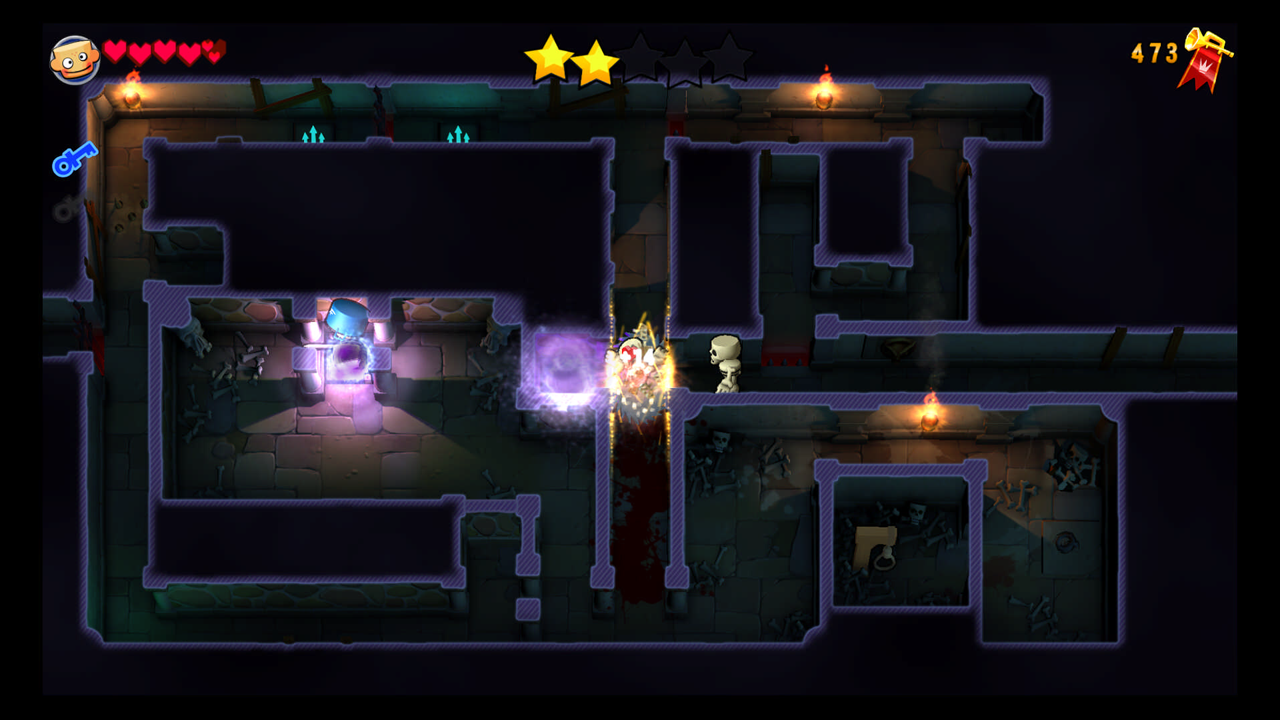Select the greyed-out key icon
Screen dimensions: 1280x720
coord(68,208)
